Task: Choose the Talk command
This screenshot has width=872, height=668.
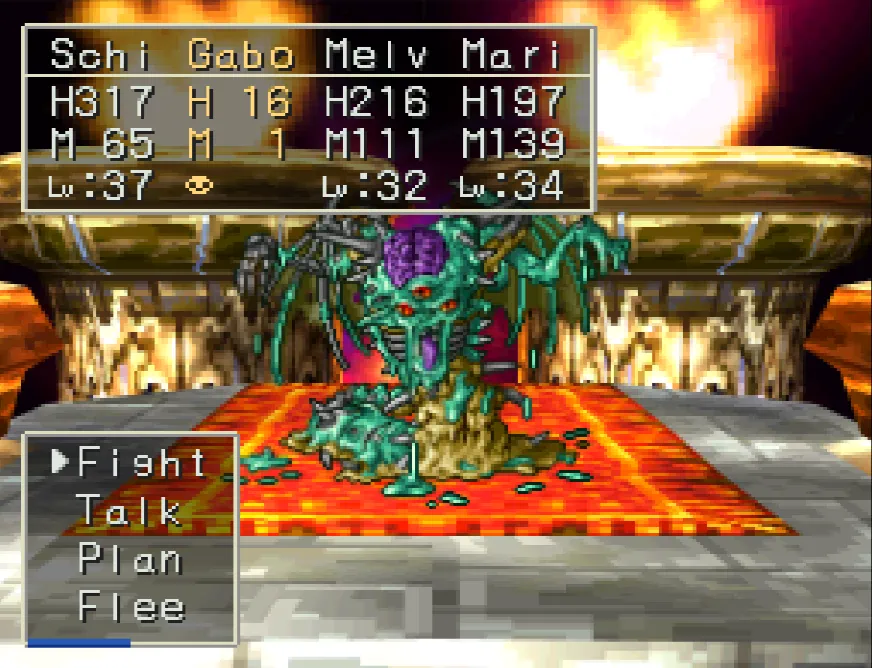Action: tap(129, 511)
